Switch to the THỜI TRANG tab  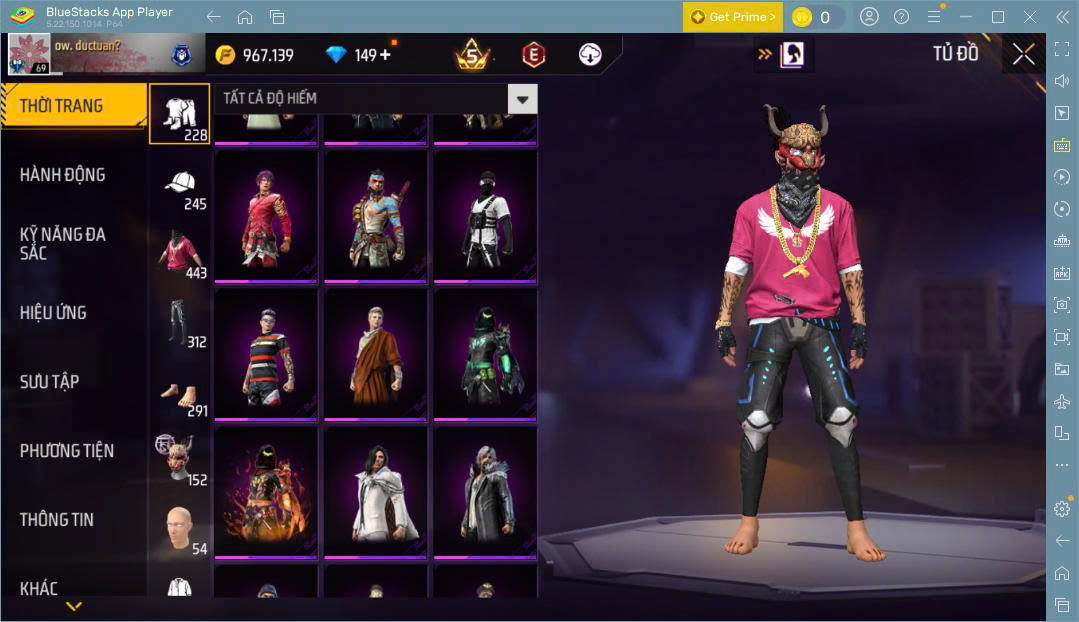tap(62, 105)
